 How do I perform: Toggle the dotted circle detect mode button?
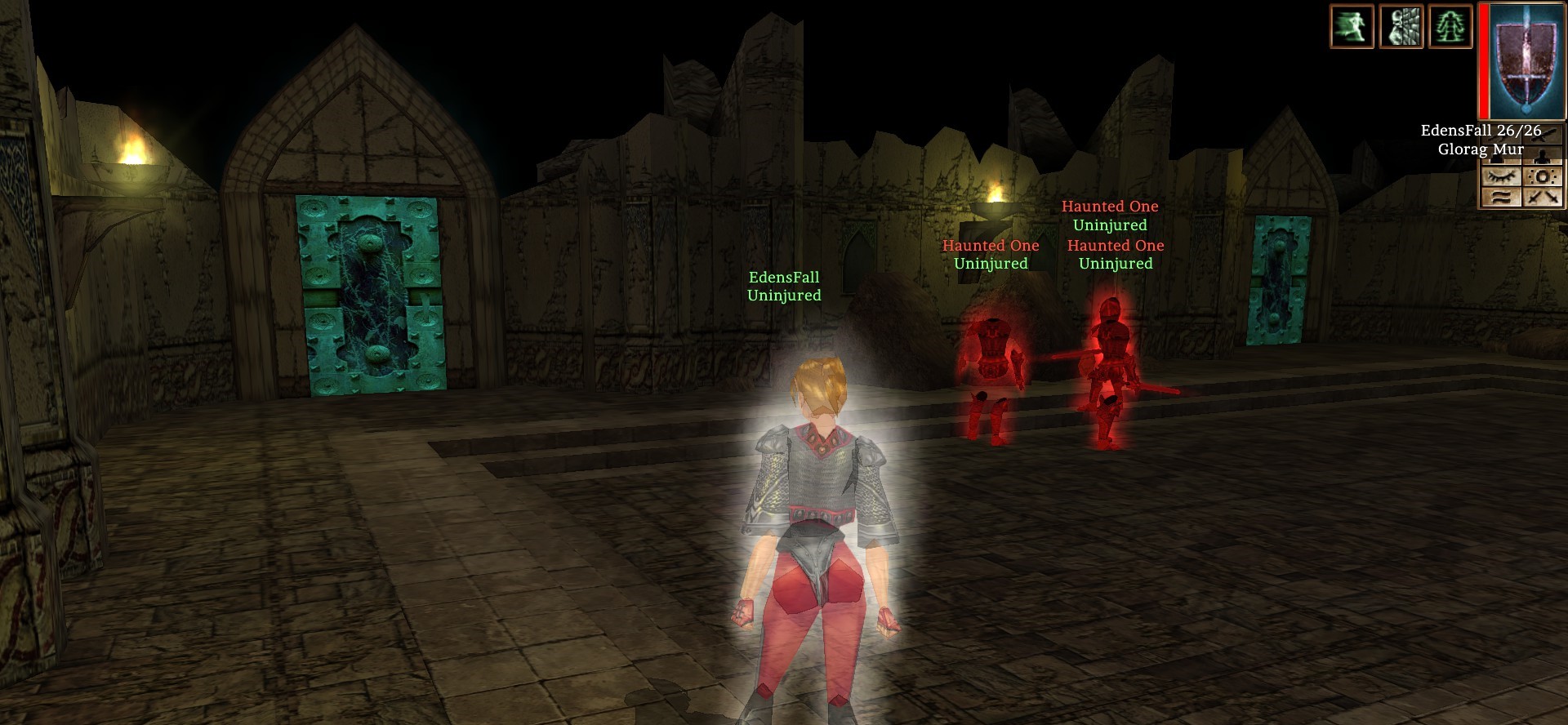coord(1543,176)
